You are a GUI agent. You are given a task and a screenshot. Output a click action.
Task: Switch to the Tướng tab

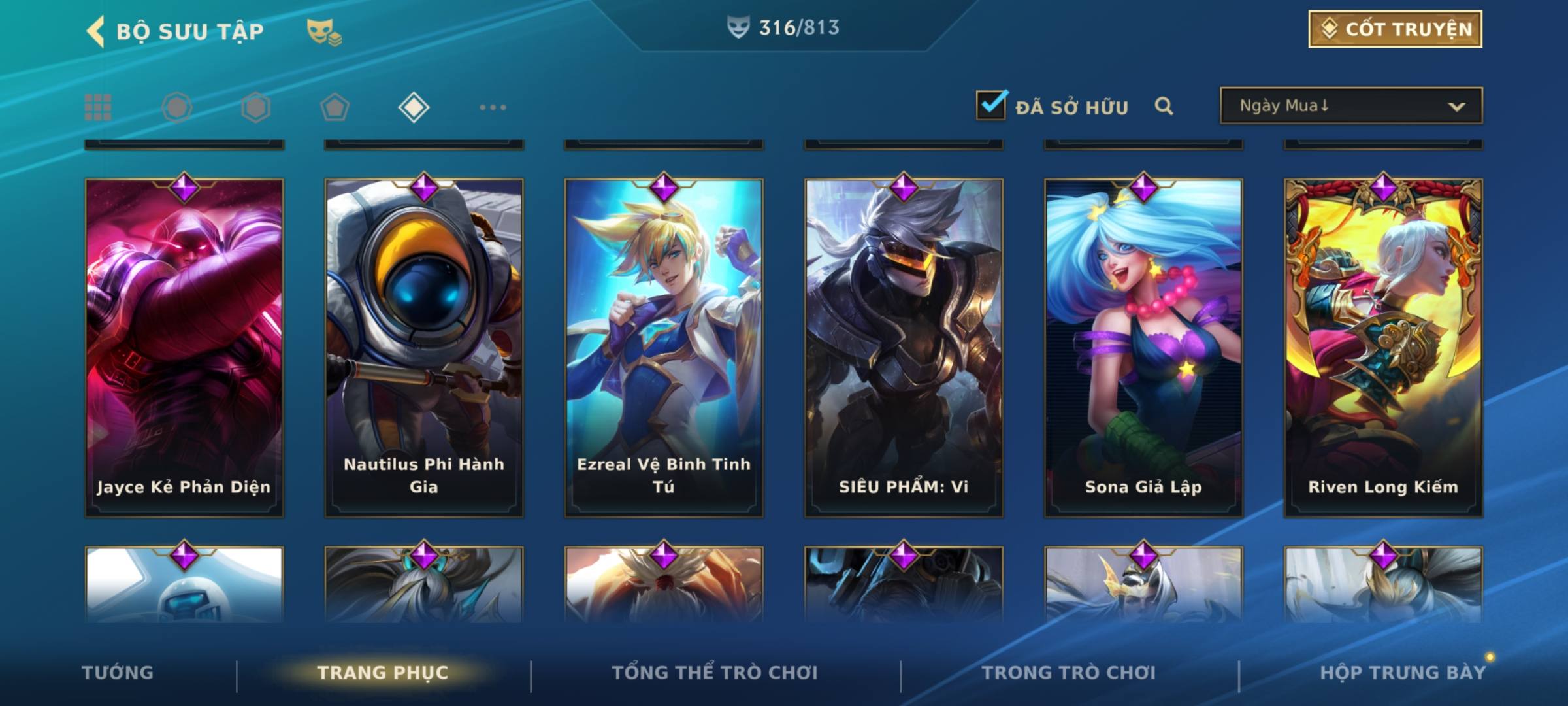[x=118, y=673]
